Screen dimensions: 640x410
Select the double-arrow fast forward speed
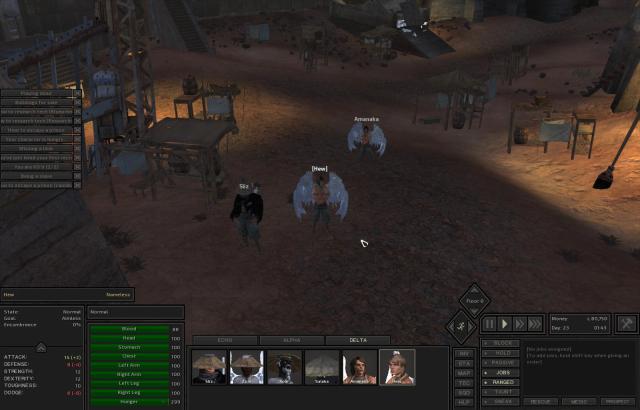520,324
